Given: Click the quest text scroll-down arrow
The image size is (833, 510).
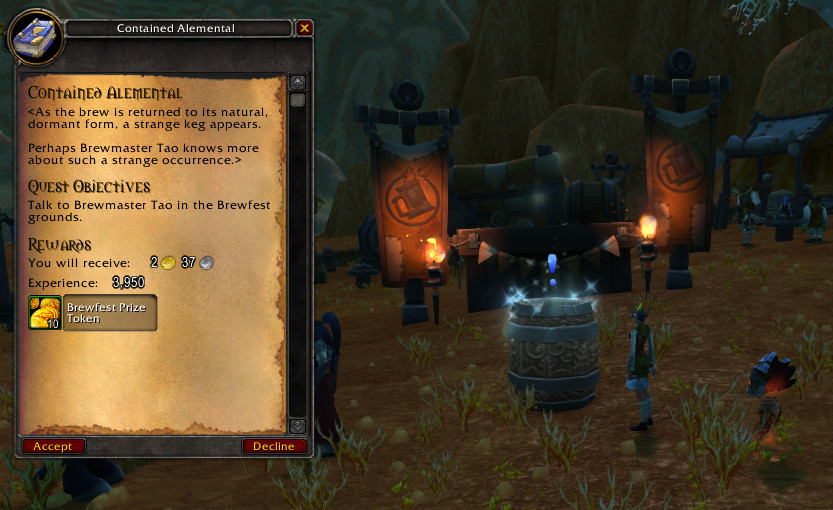Looking at the screenshot, I should click(297, 426).
